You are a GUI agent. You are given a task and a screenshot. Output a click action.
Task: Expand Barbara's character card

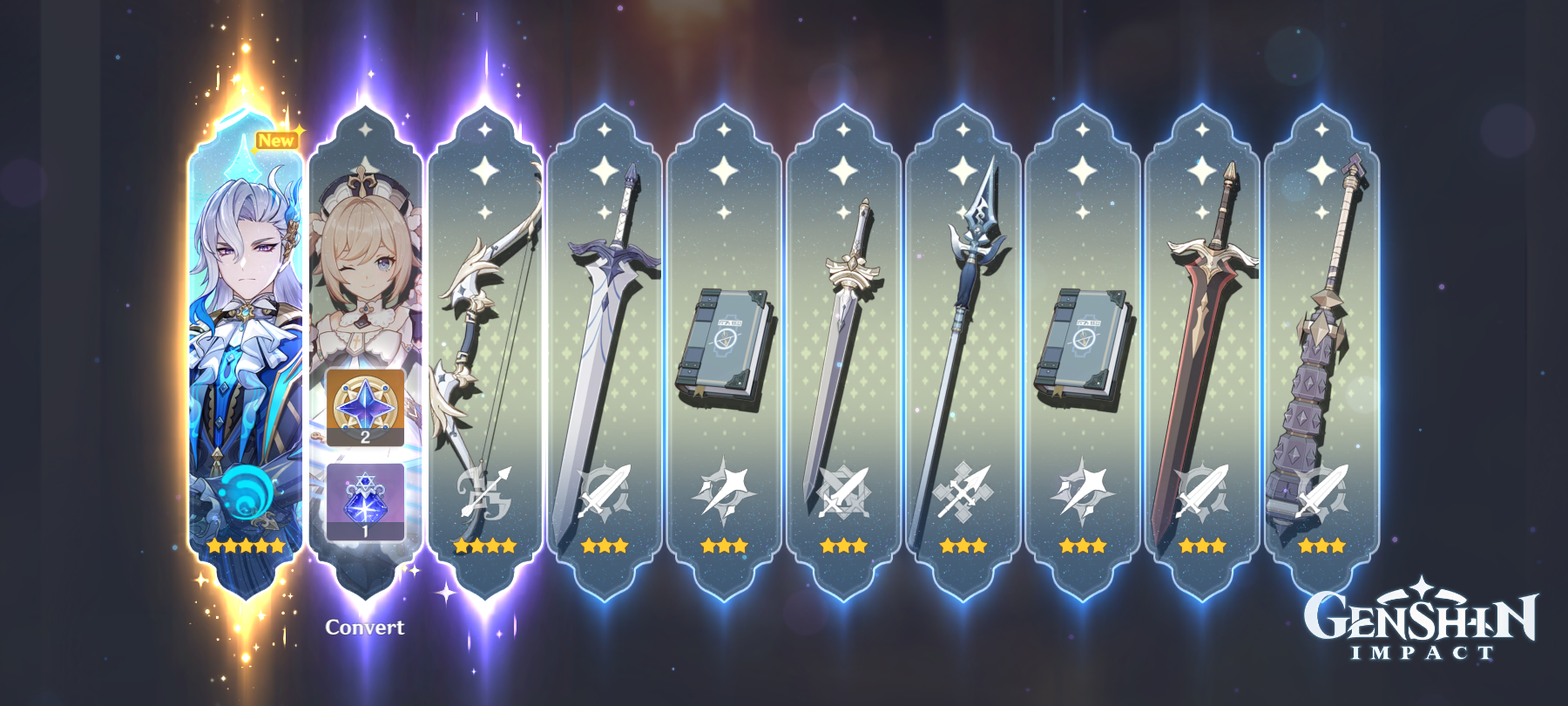[364, 261]
